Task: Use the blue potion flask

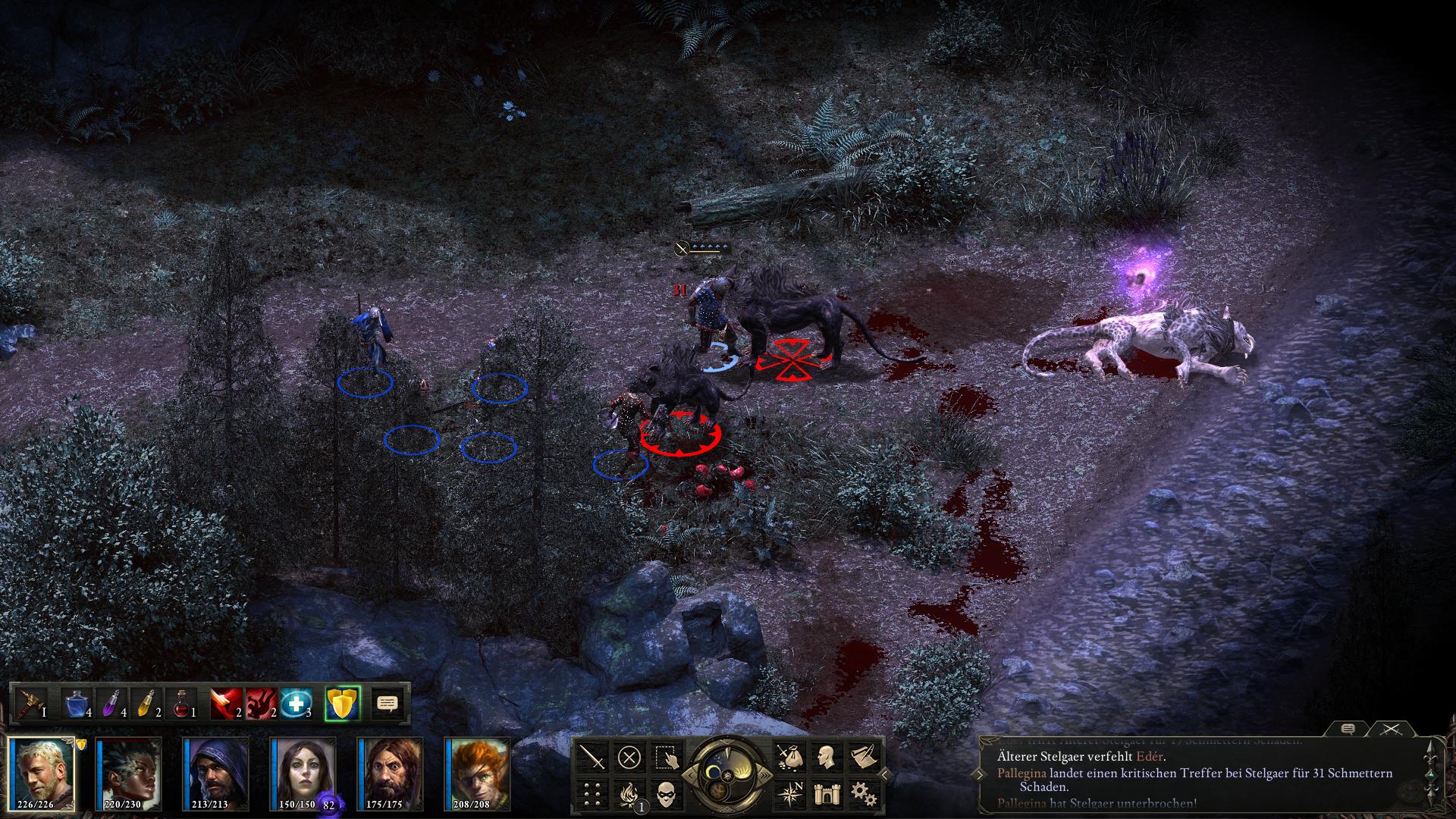Action: coord(77,704)
